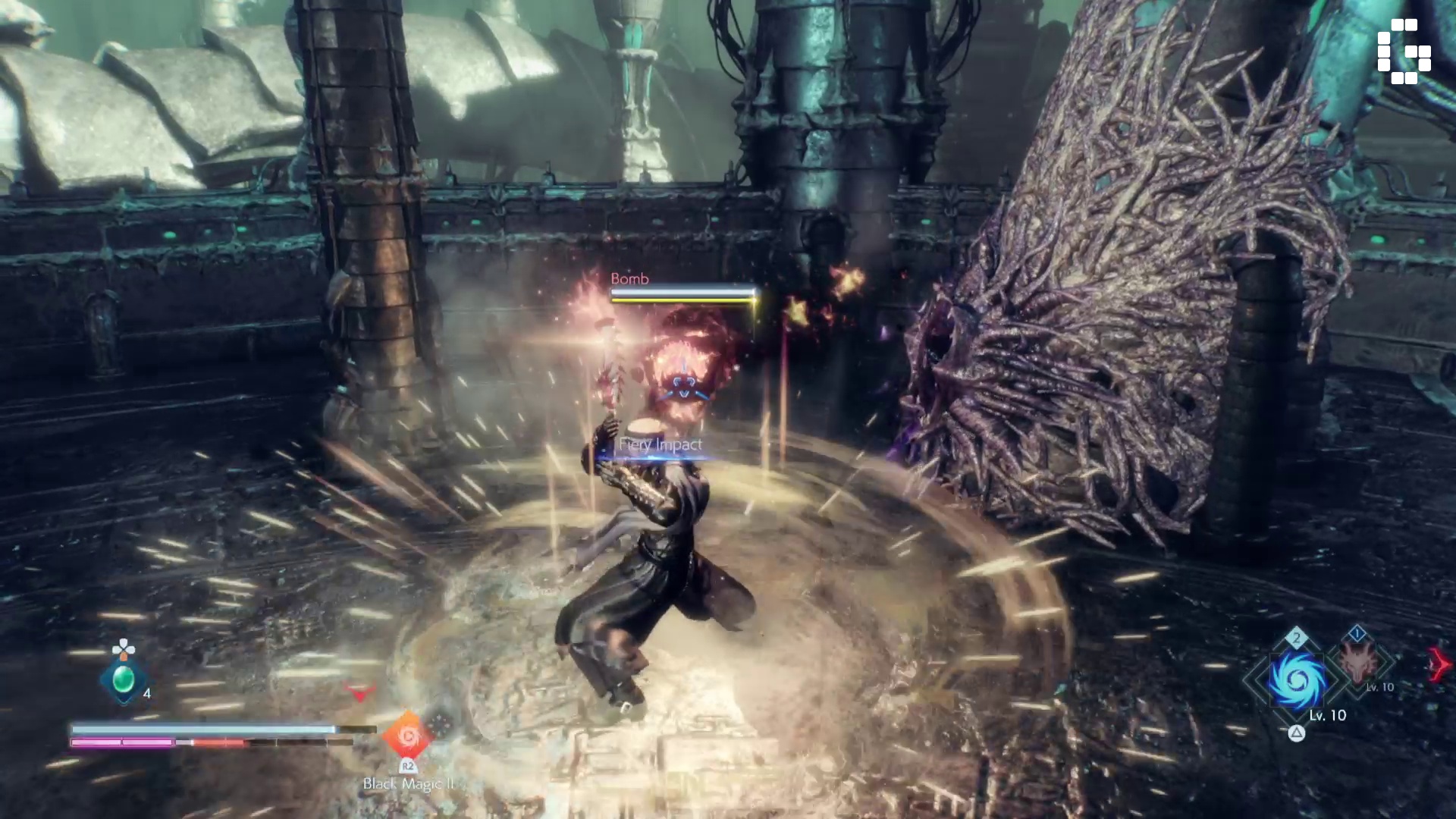Select the small diamond badge showing 2
The image size is (1456, 819).
[1296, 637]
